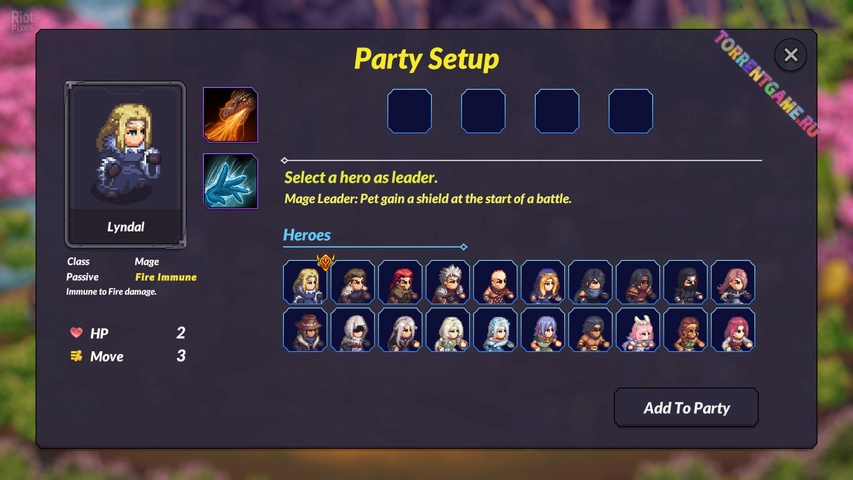Select the hero wearing the brown cowboy hat
This screenshot has width=853, height=480.
pos(305,330)
